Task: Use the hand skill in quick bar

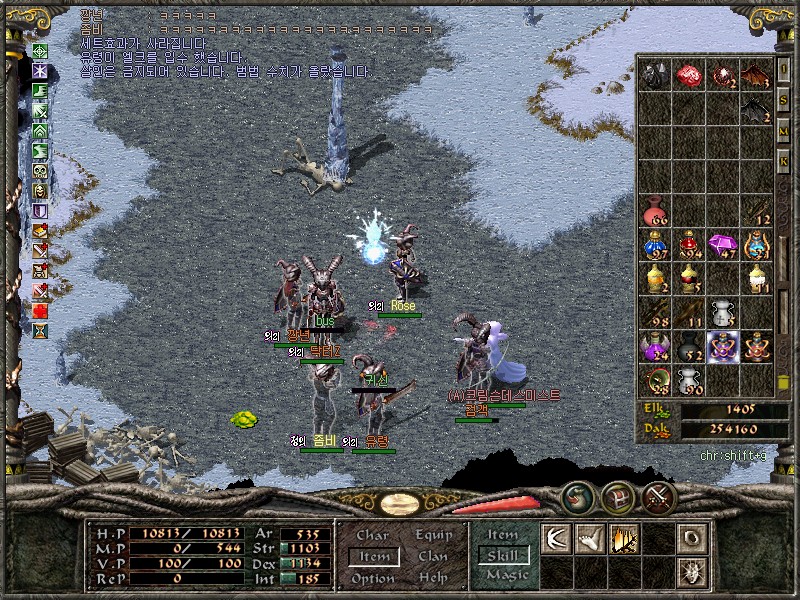Action: click(x=590, y=538)
